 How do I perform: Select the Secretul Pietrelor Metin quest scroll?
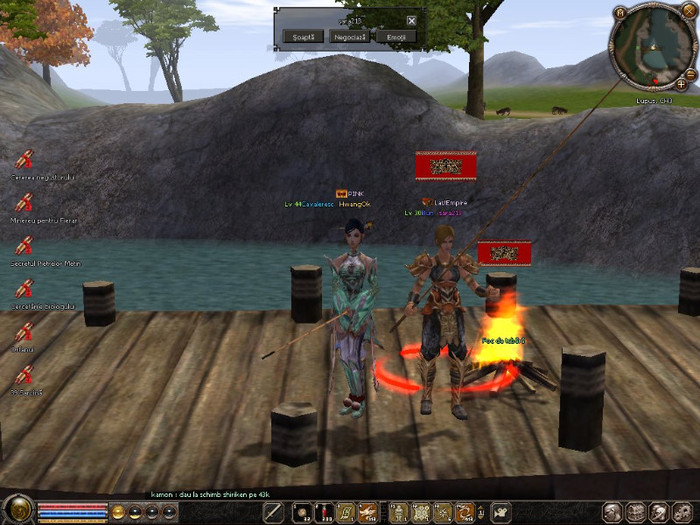(x=25, y=244)
